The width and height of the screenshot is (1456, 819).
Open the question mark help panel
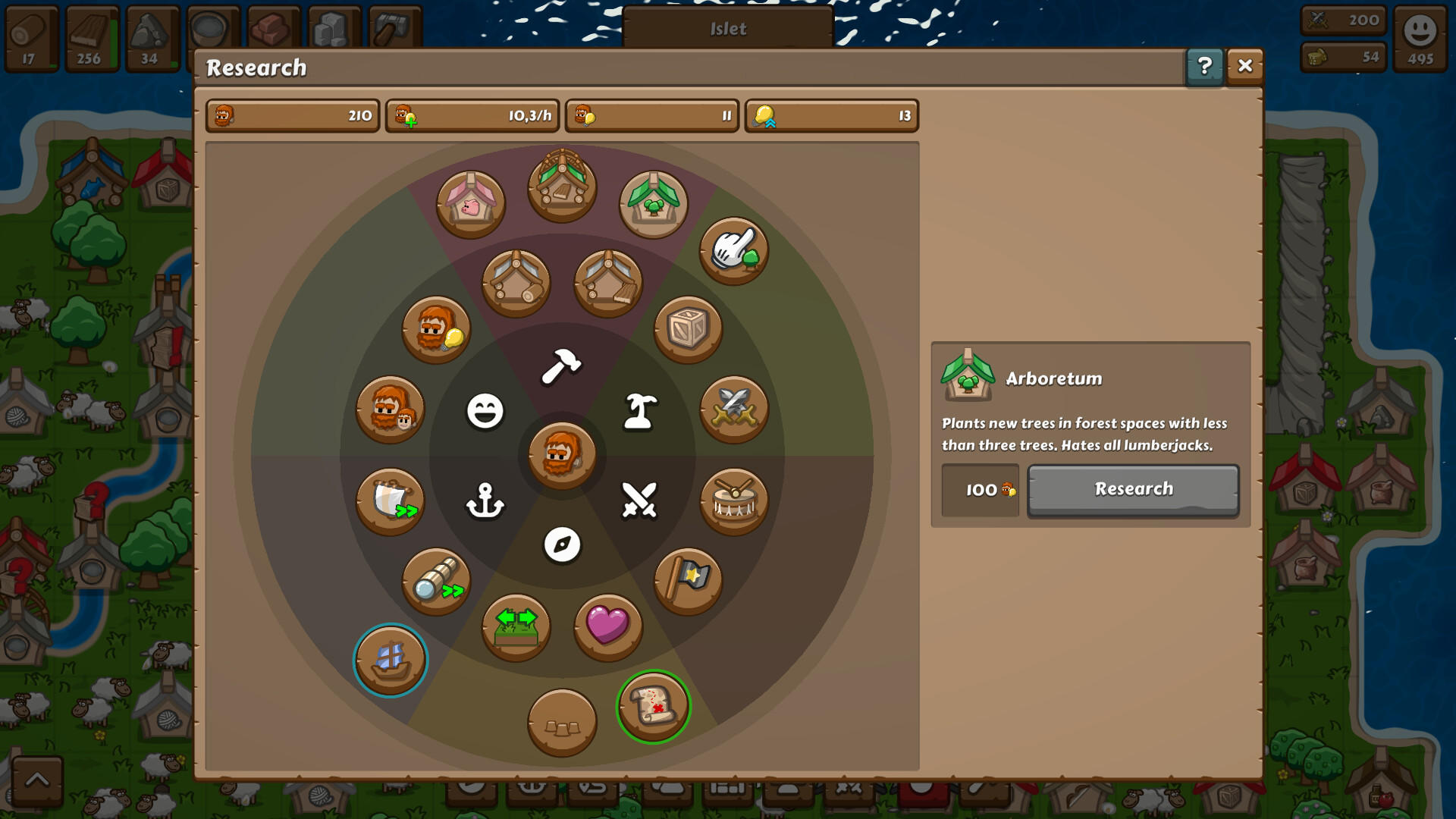pyautogui.click(x=1204, y=67)
